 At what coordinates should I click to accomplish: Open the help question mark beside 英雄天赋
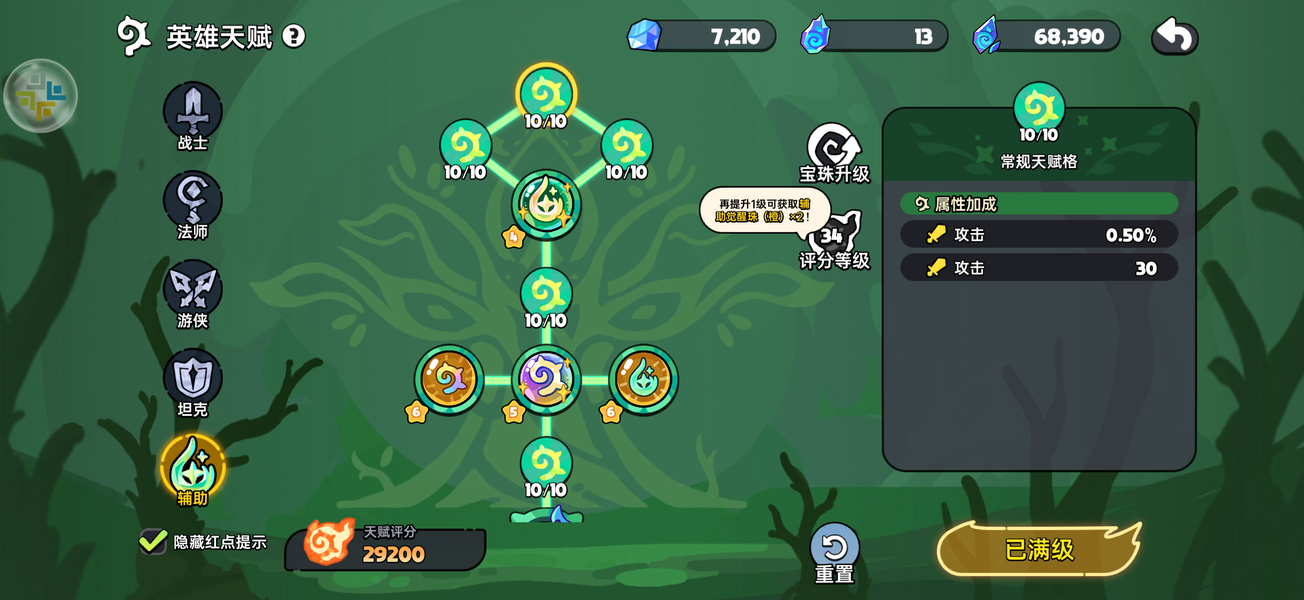293,37
